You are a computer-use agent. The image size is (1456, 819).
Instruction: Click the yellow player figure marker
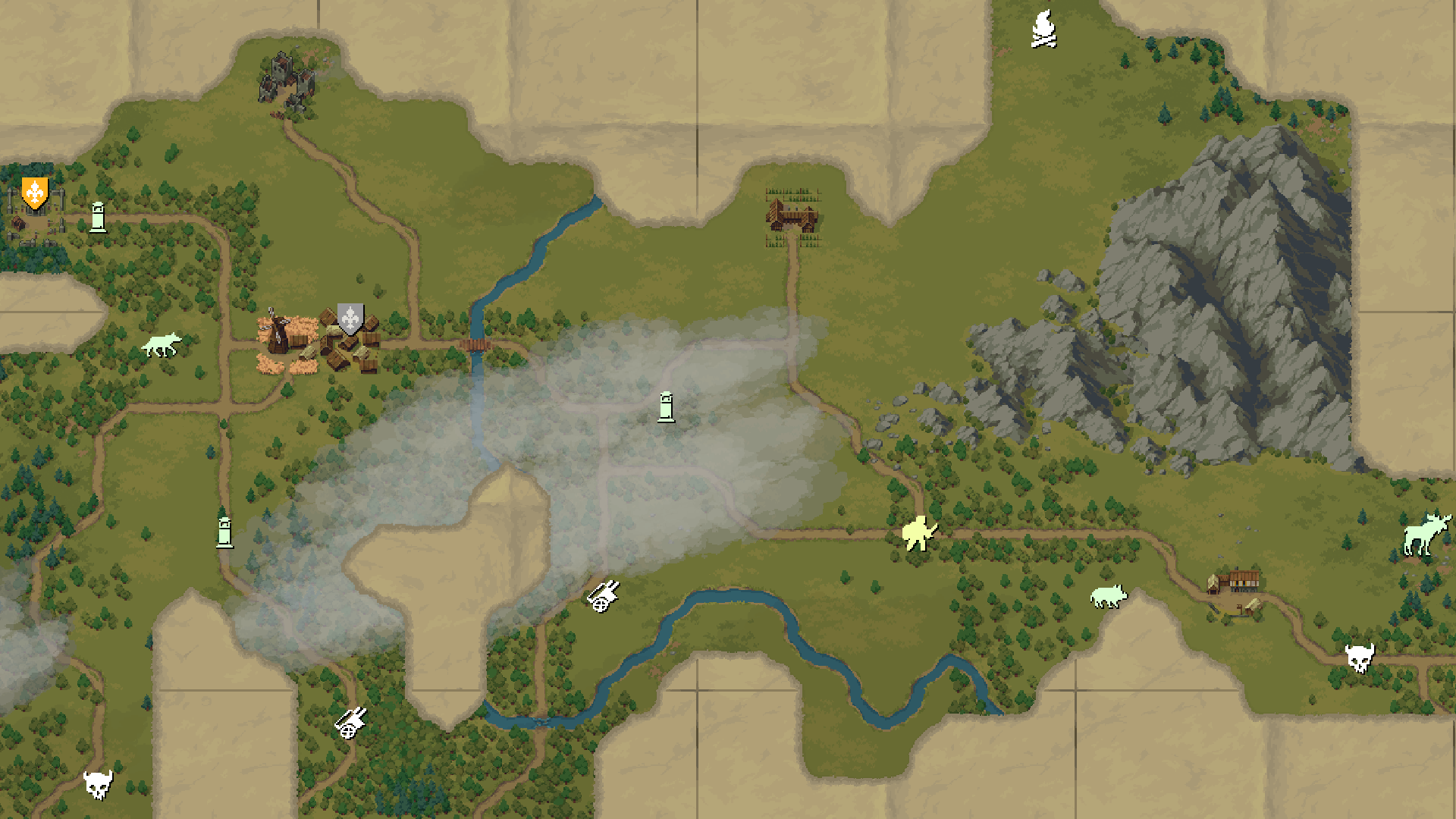point(919,532)
